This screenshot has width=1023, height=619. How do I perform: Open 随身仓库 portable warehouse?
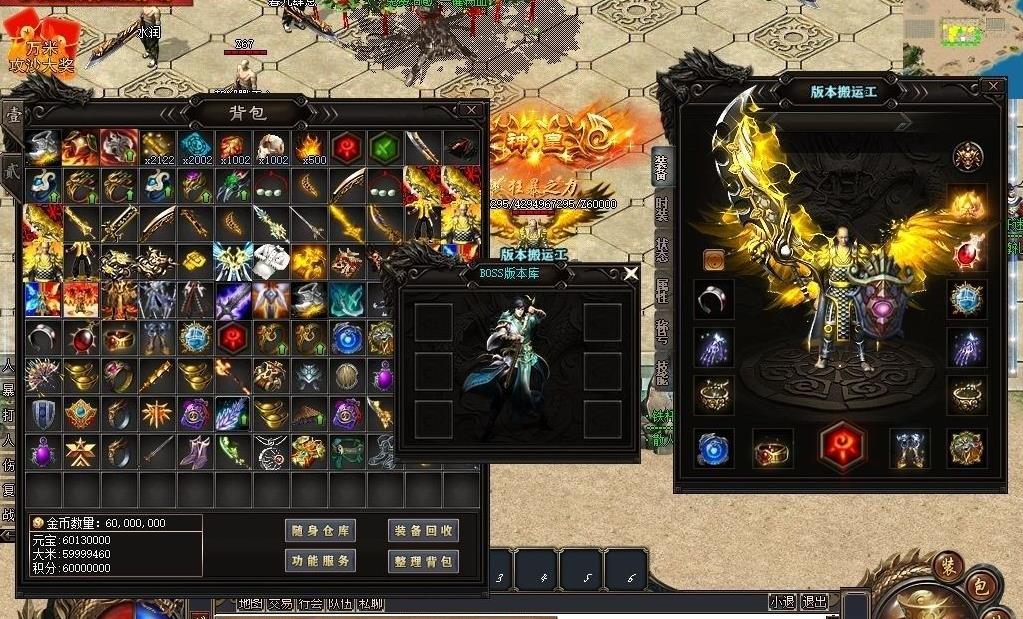tap(320, 531)
